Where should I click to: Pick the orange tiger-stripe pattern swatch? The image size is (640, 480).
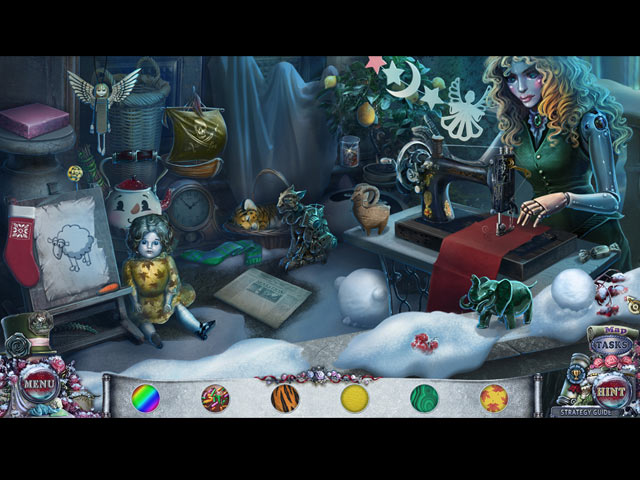285,398
